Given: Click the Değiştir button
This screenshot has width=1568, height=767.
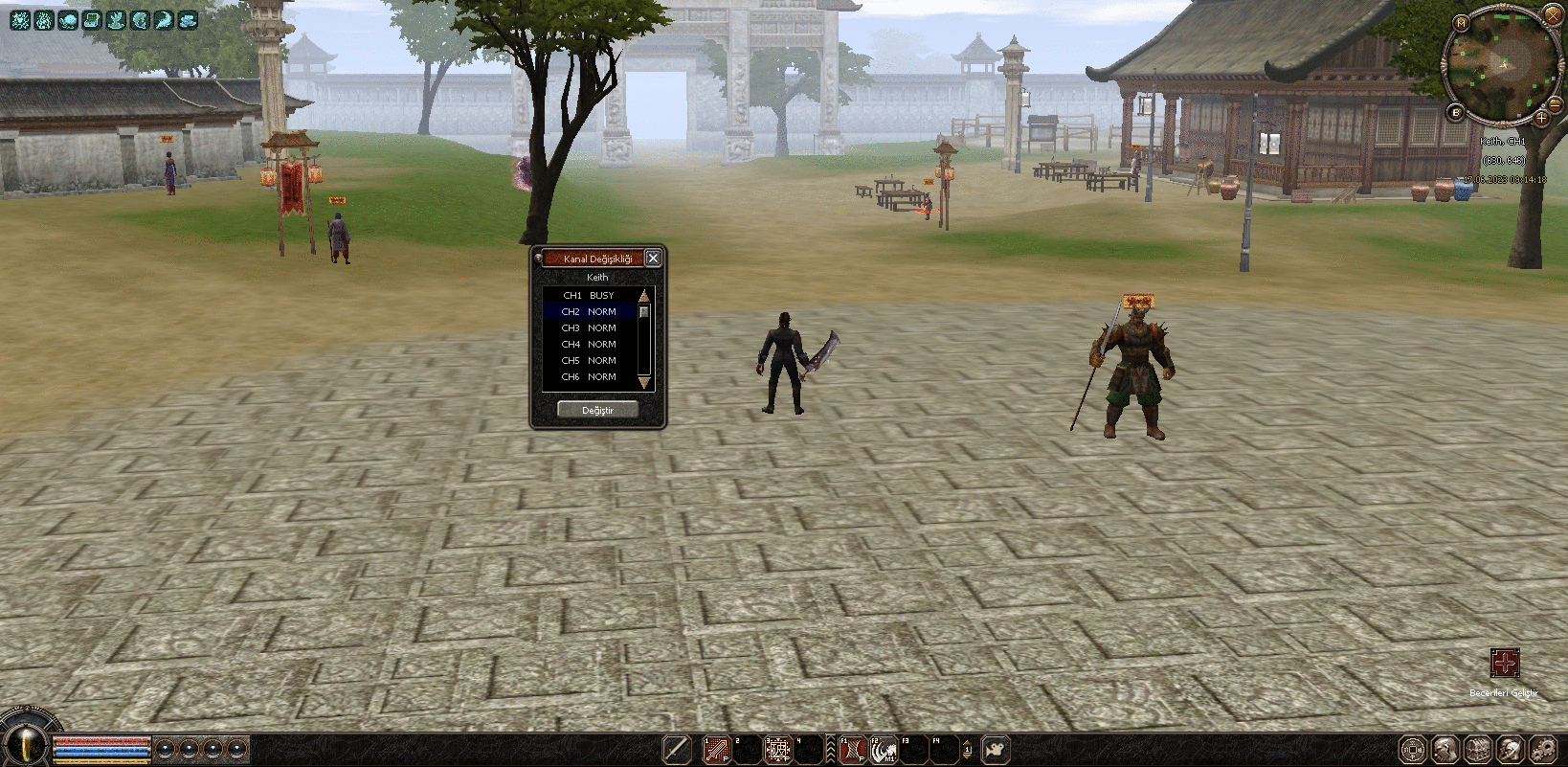Looking at the screenshot, I should pos(597,410).
